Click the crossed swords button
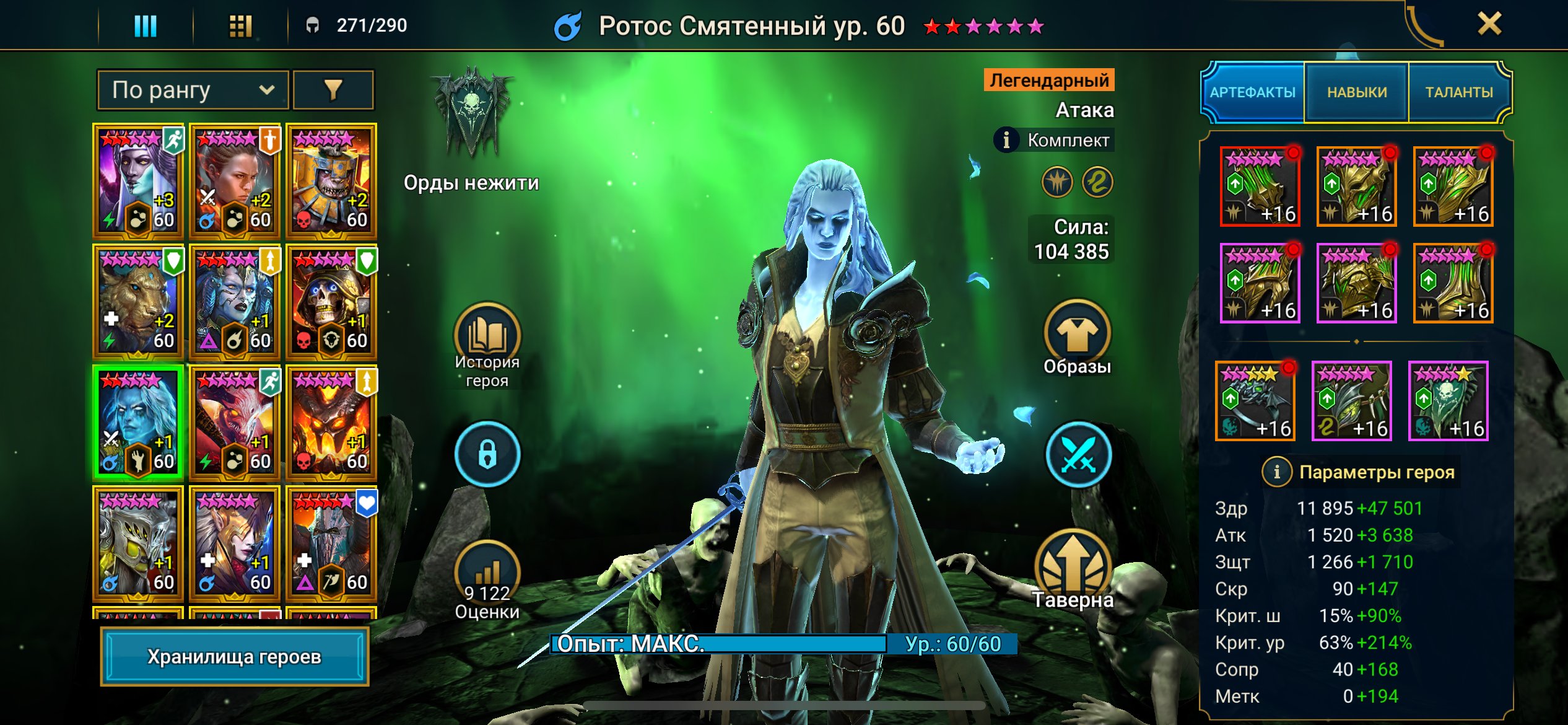Image resolution: width=1568 pixels, height=725 pixels. coord(1078,454)
